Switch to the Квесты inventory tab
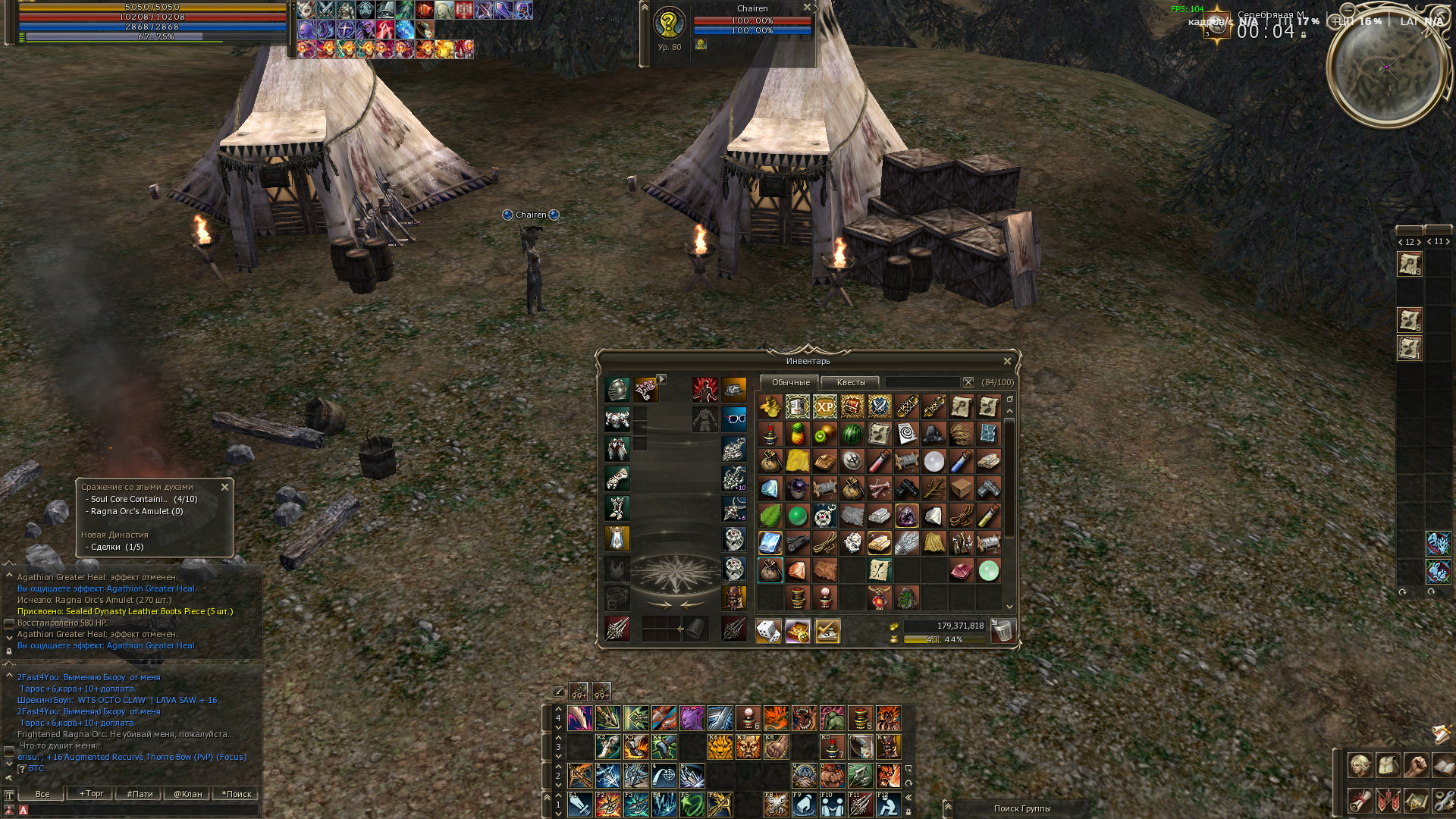The image size is (1456, 819). [x=850, y=382]
